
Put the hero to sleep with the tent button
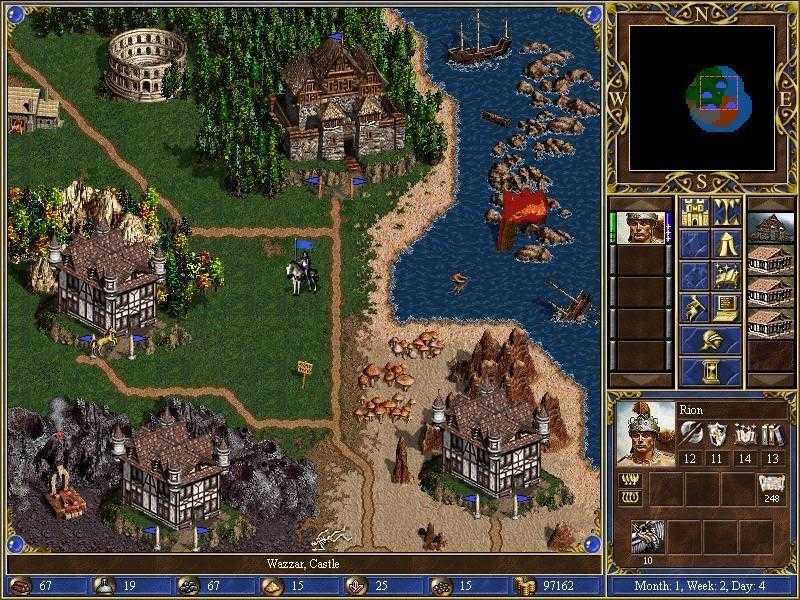[x=727, y=243]
